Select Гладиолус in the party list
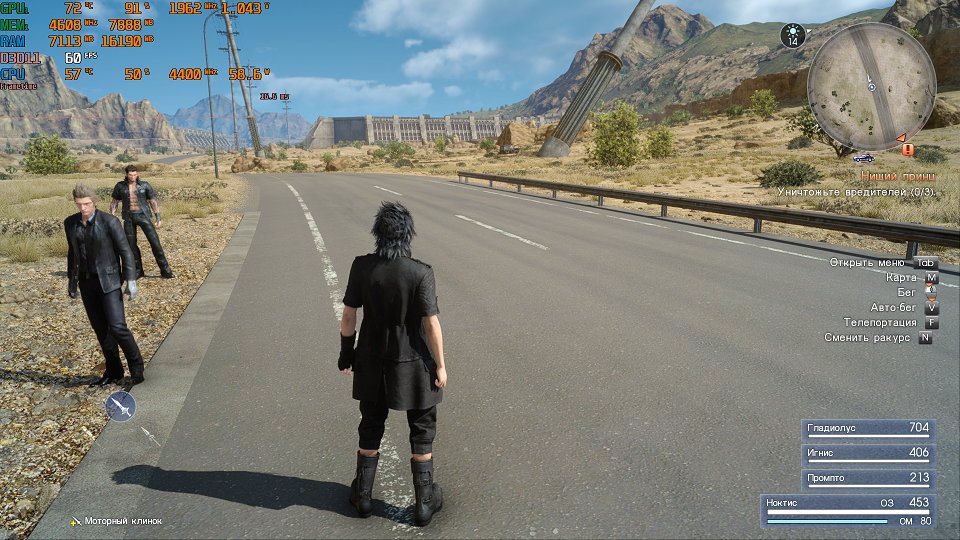The image size is (960, 540). tap(868, 428)
